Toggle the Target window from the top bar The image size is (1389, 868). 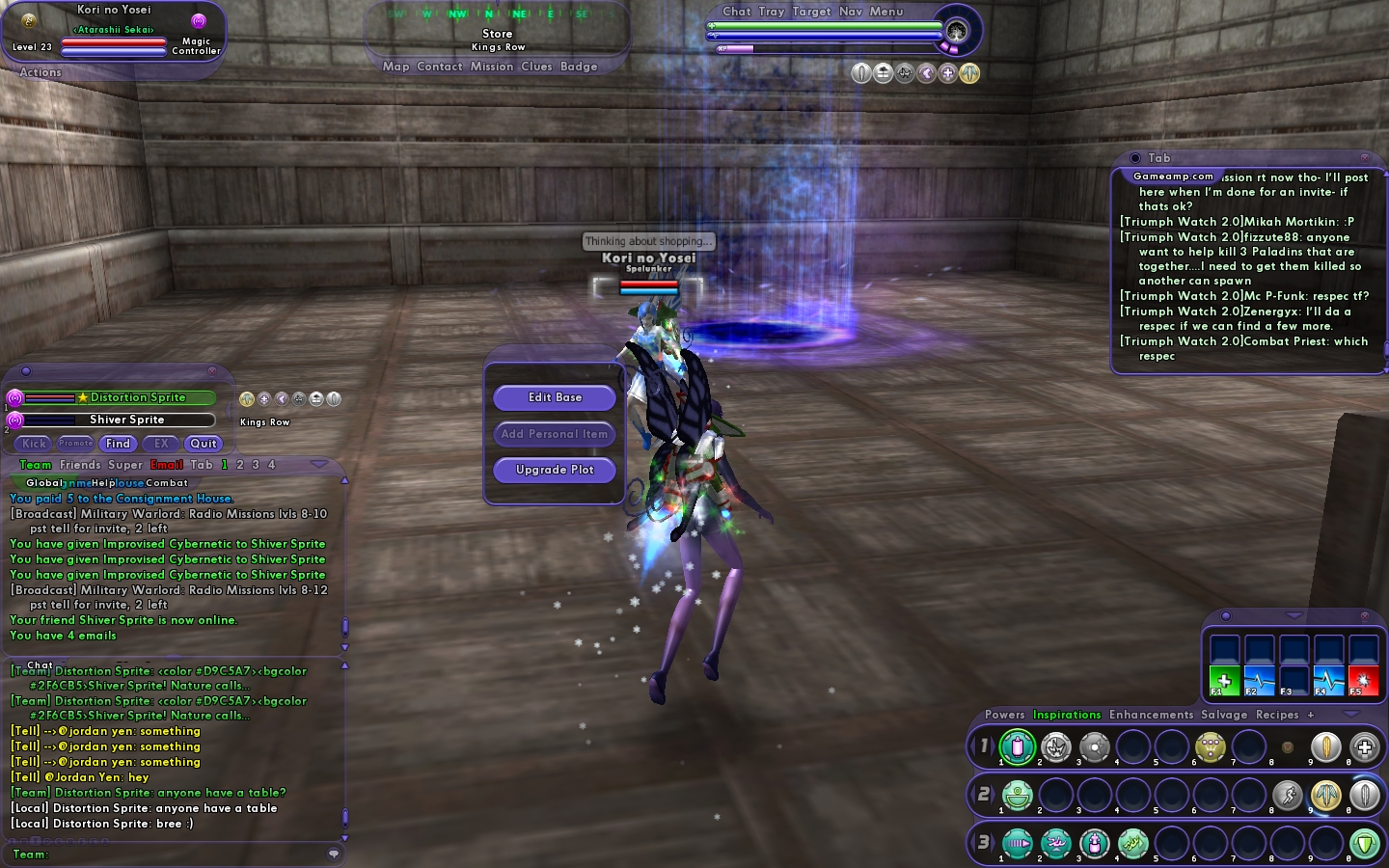(x=811, y=12)
